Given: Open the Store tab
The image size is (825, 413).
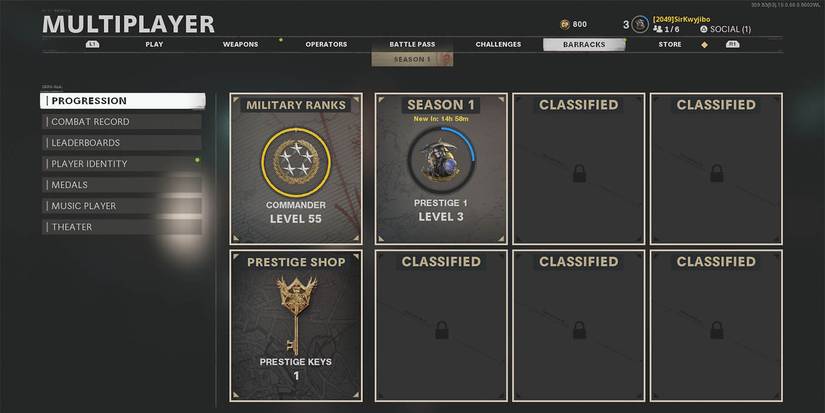Looking at the screenshot, I should [670, 44].
